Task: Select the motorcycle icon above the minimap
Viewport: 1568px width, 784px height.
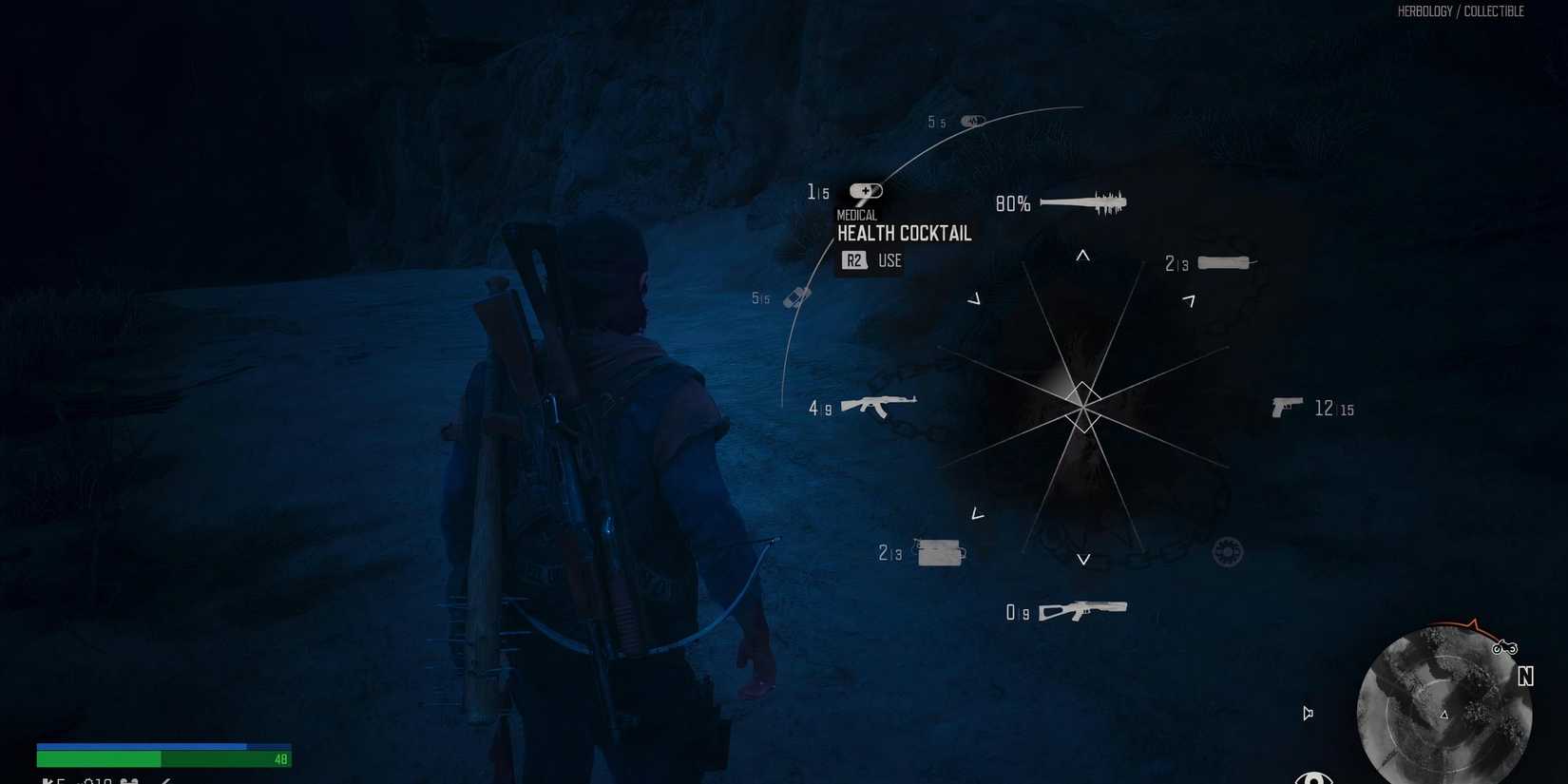Action: pos(1506,647)
